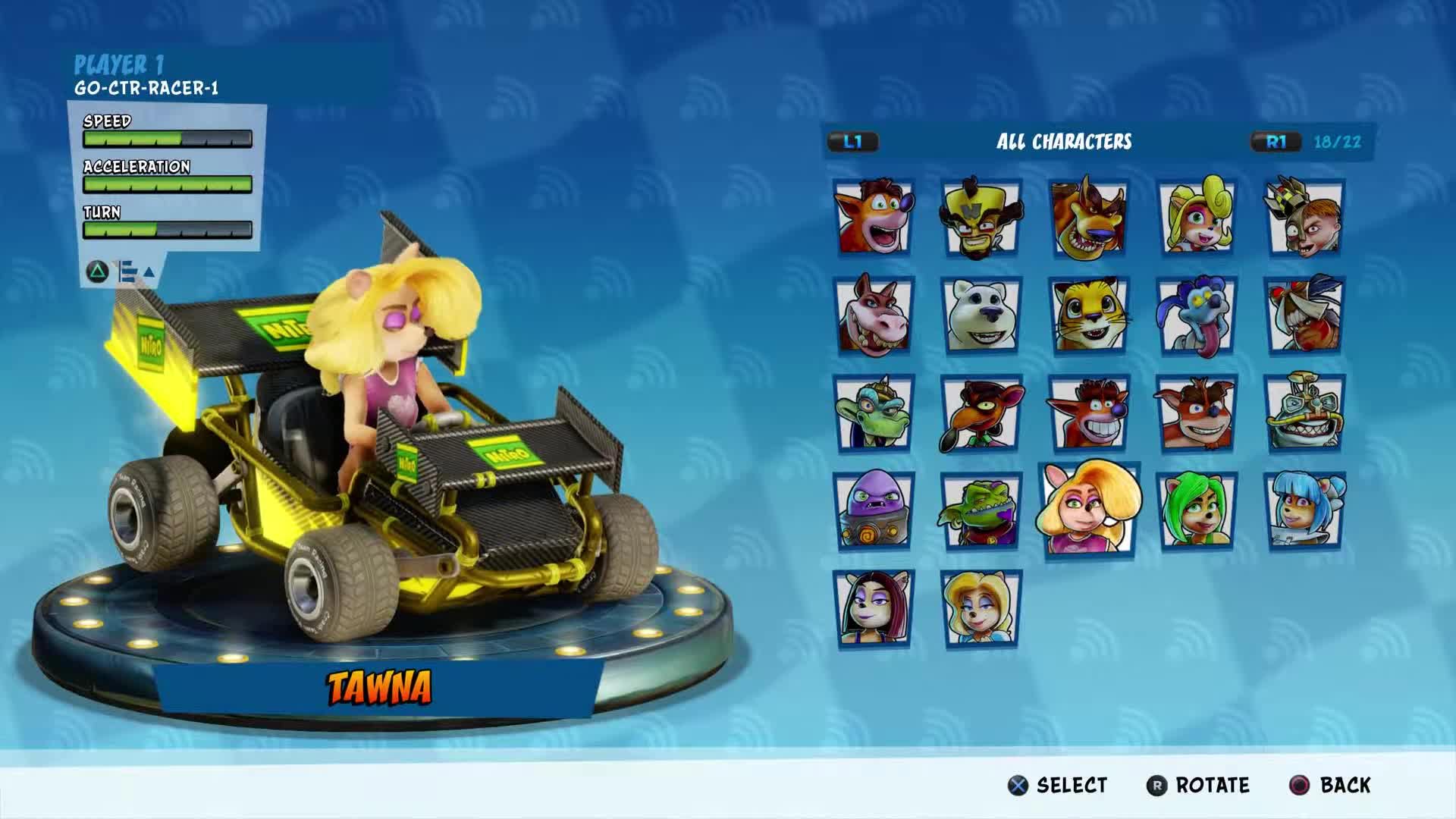
Task: Click the All Characters category header
Action: click(x=1065, y=141)
